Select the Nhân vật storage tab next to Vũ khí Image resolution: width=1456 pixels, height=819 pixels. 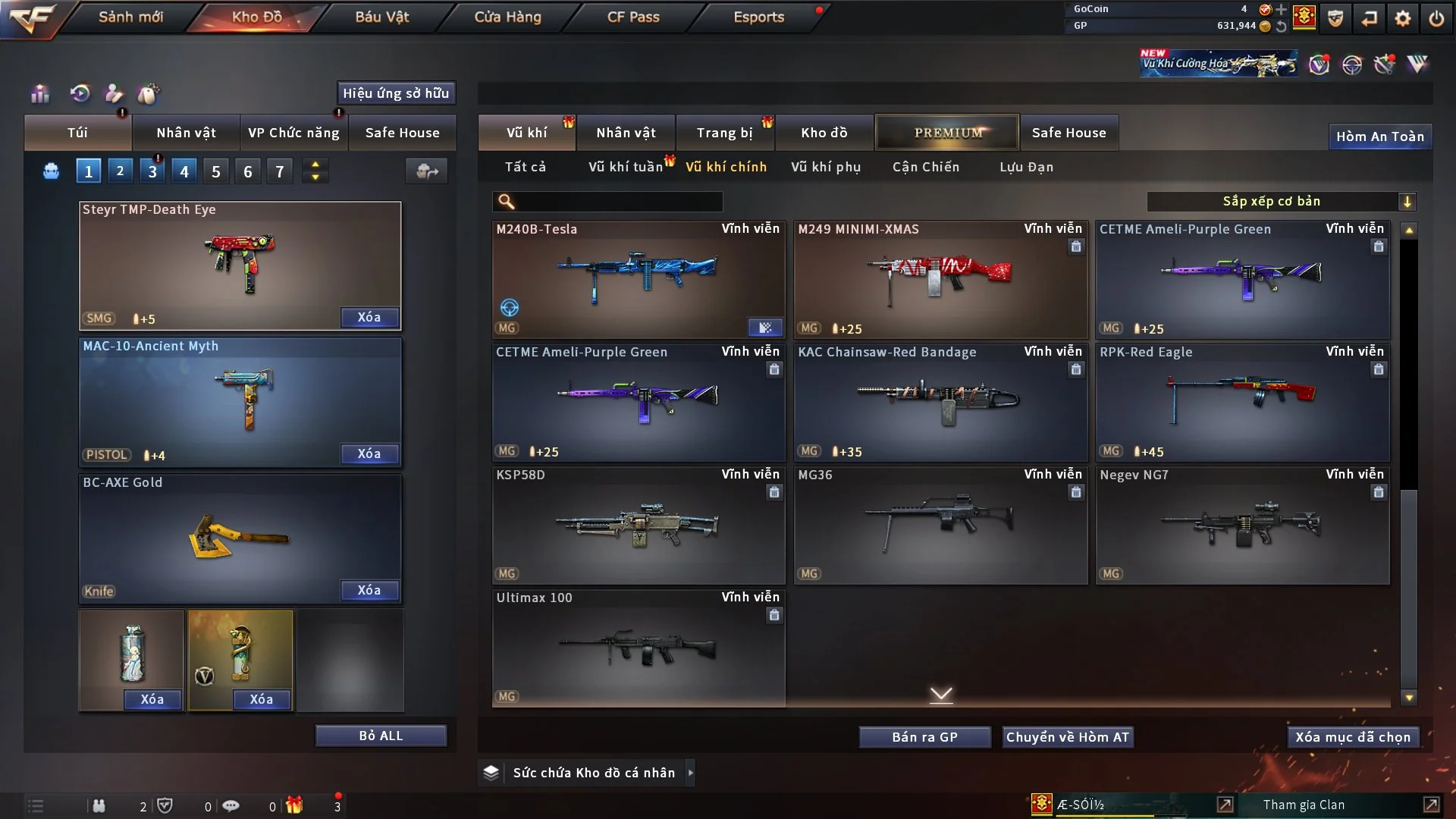point(626,133)
